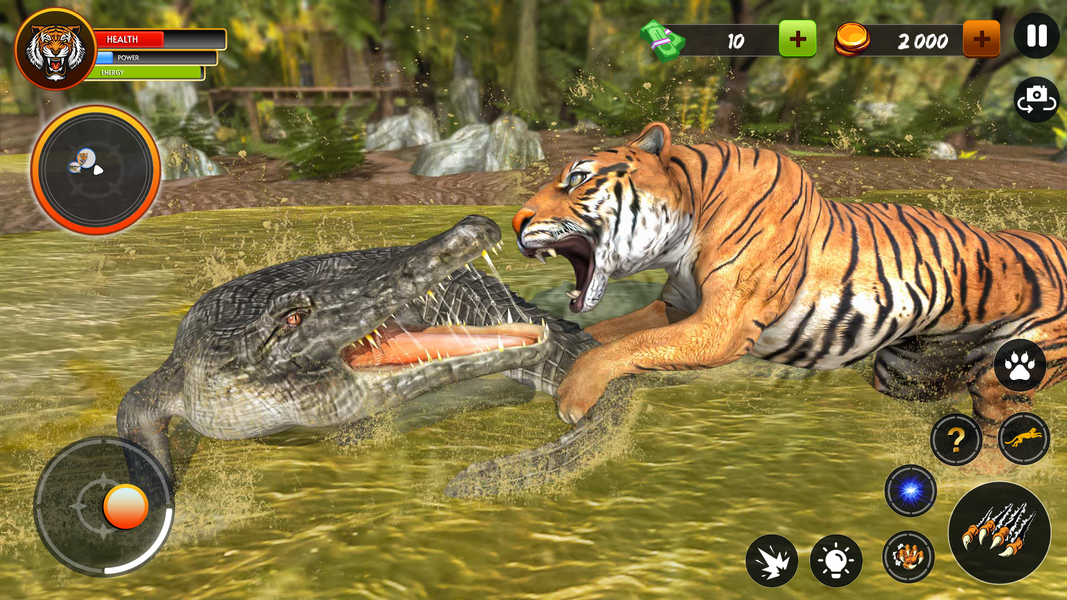Add more cash with green plus
The height and width of the screenshot is (600, 1067).
click(797, 40)
